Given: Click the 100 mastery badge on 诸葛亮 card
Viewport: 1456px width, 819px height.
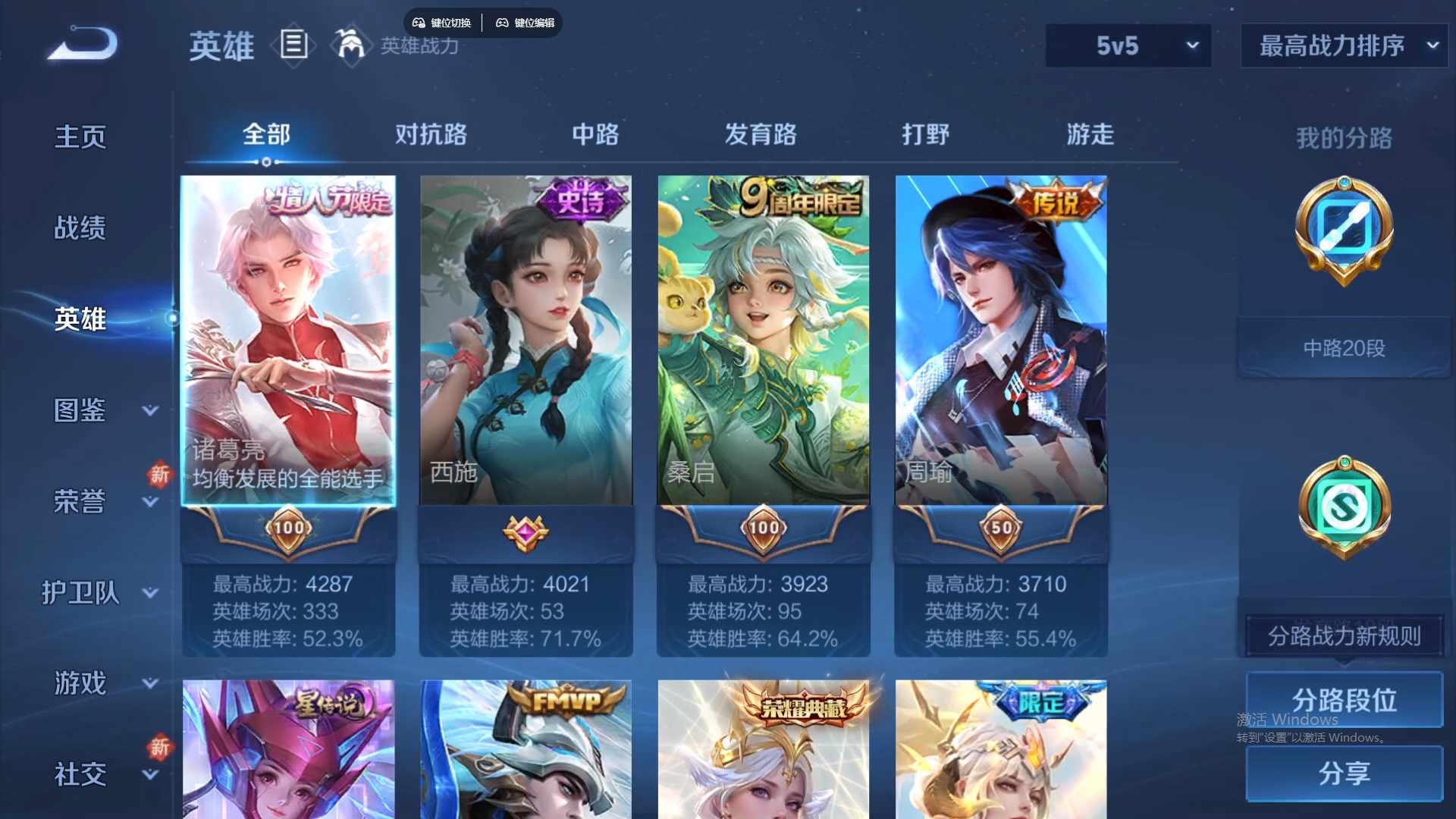Looking at the screenshot, I should pos(288,529).
